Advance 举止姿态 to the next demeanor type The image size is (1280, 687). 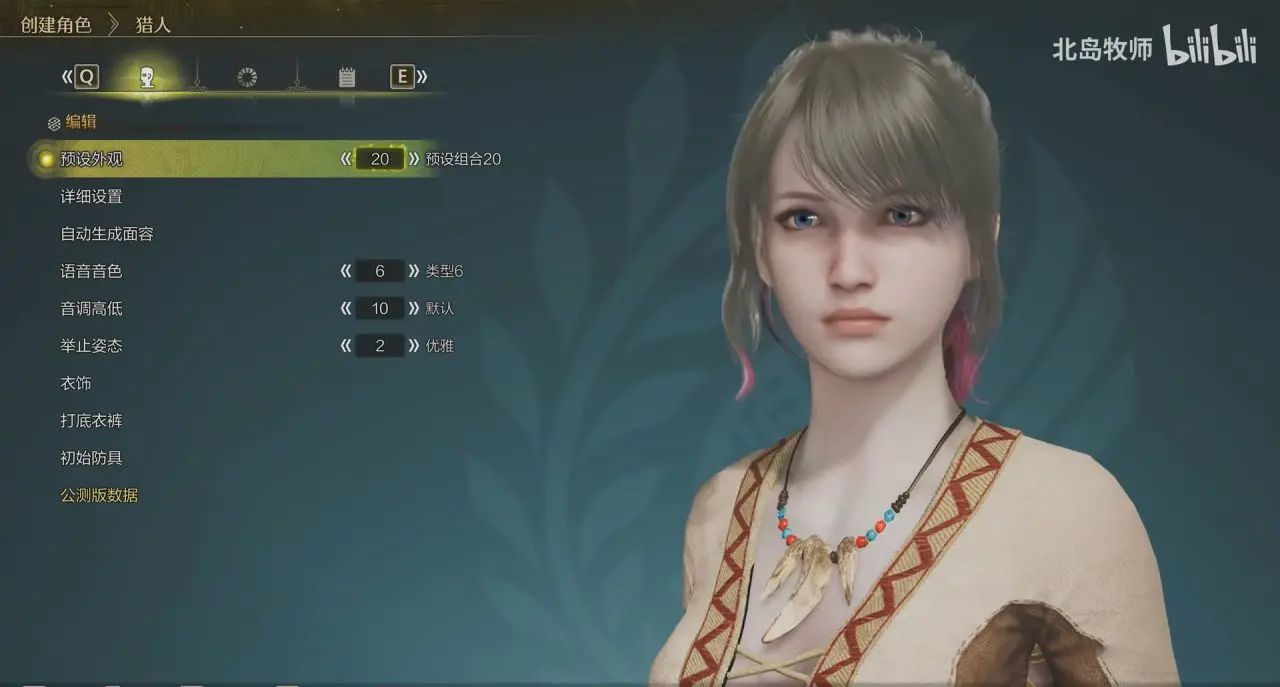[x=414, y=346]
